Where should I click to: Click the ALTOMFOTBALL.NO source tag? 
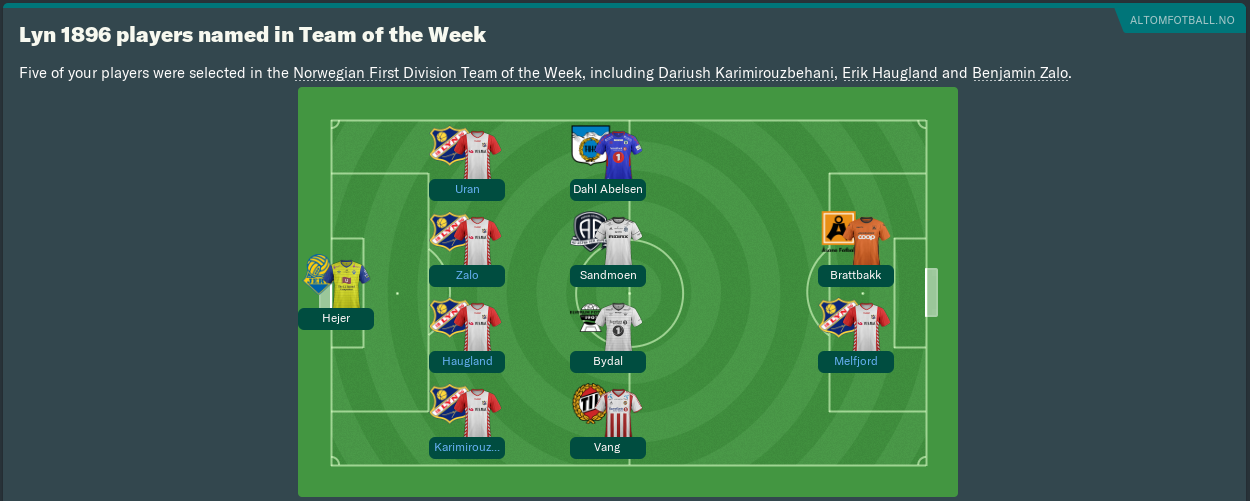coord(1182,20)
